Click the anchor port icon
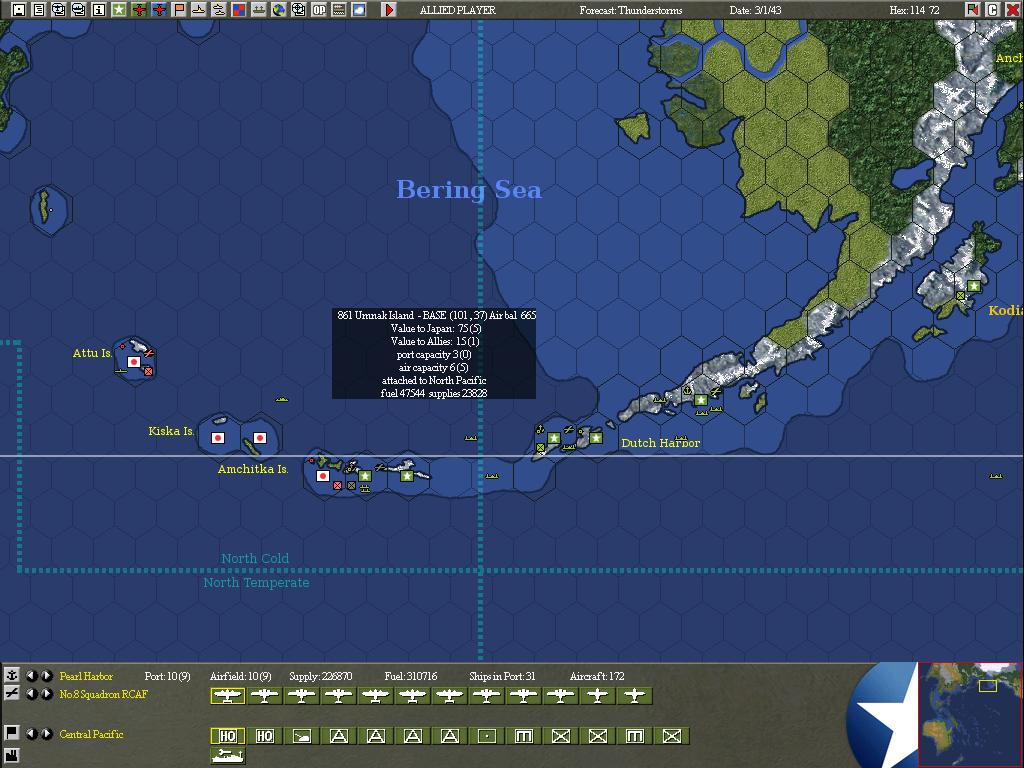Screen dimensions: 1024x768 pyautogui.click(x=12, y=676)
